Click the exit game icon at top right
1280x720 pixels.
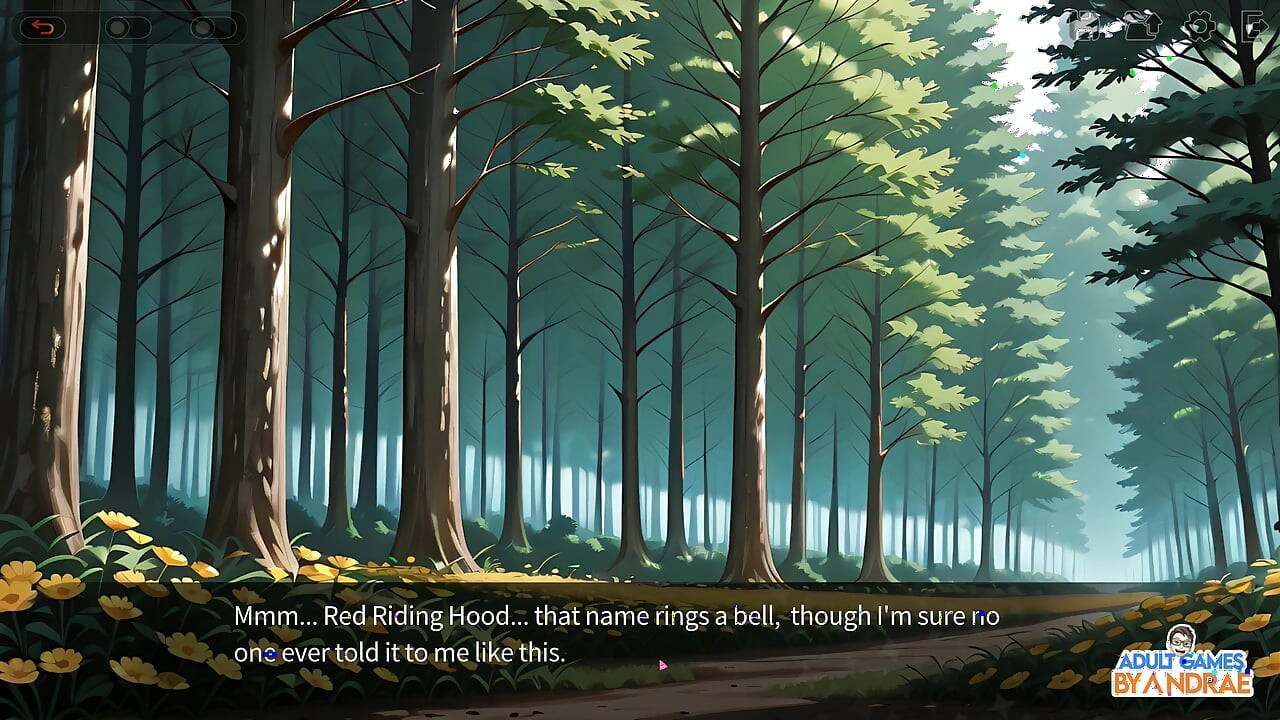click(x=1254, y=25)
